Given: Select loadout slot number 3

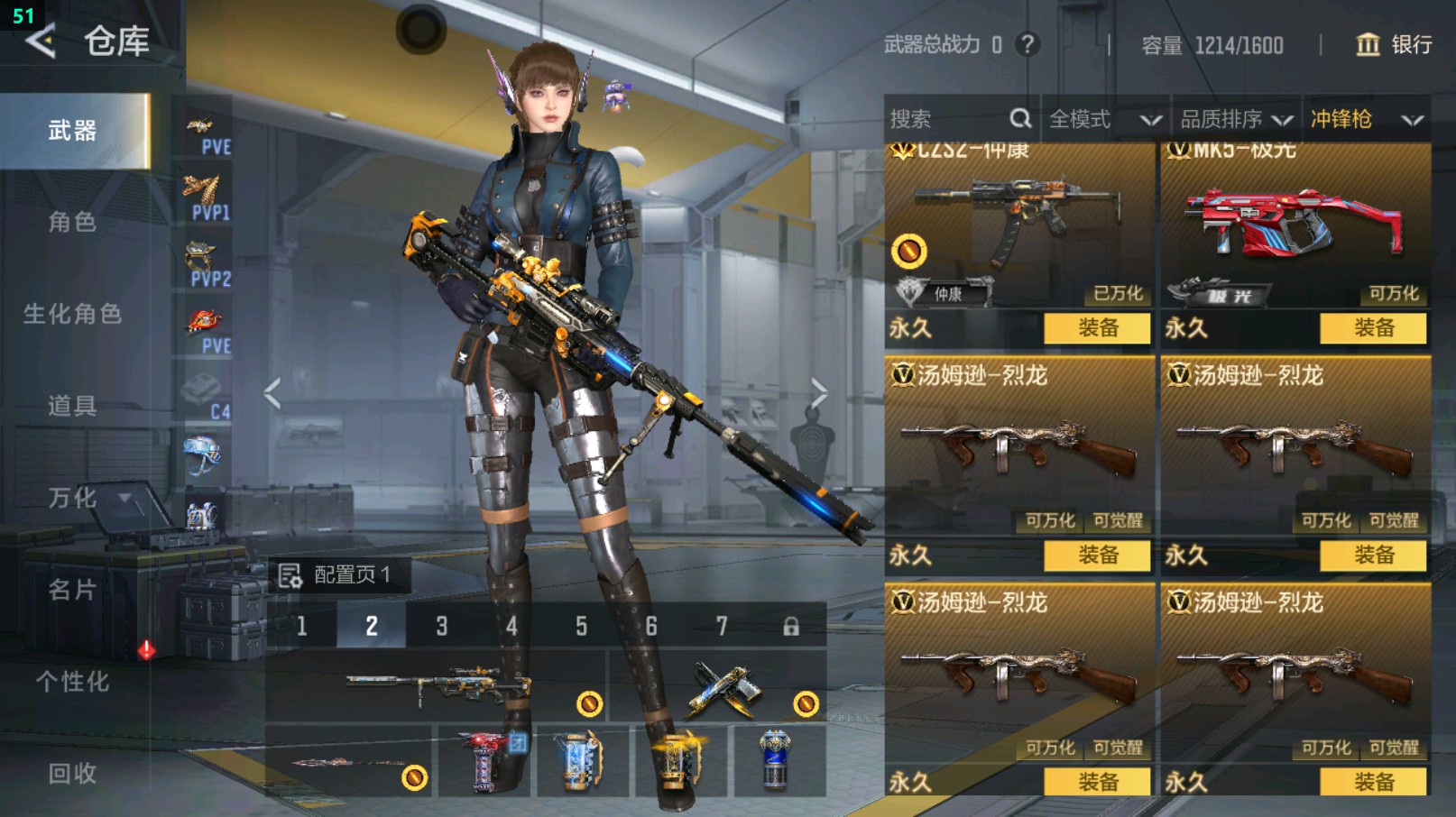Looking at the screenshot, I should point(442,626).
